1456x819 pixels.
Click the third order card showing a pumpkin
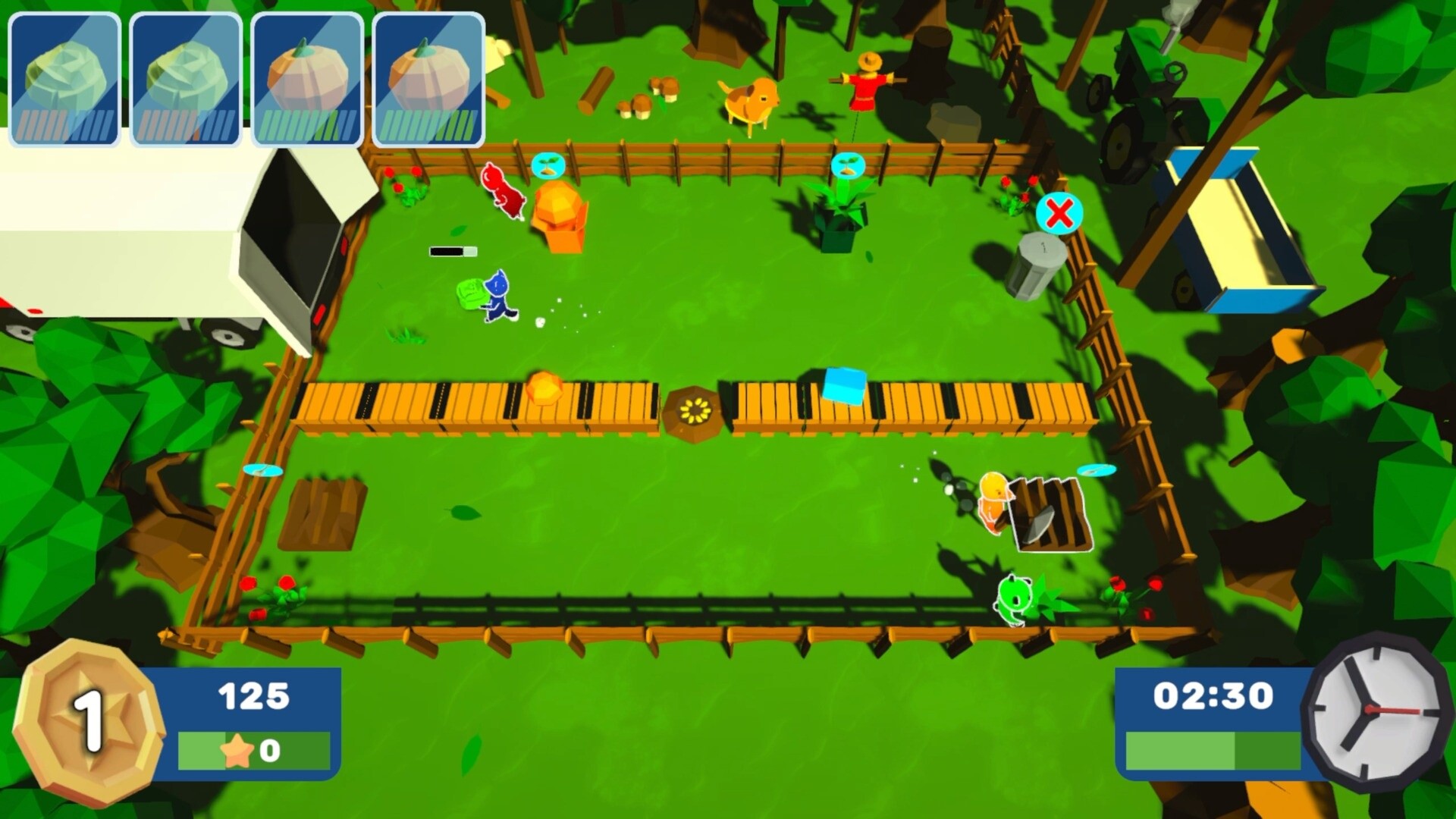(307, 74)
